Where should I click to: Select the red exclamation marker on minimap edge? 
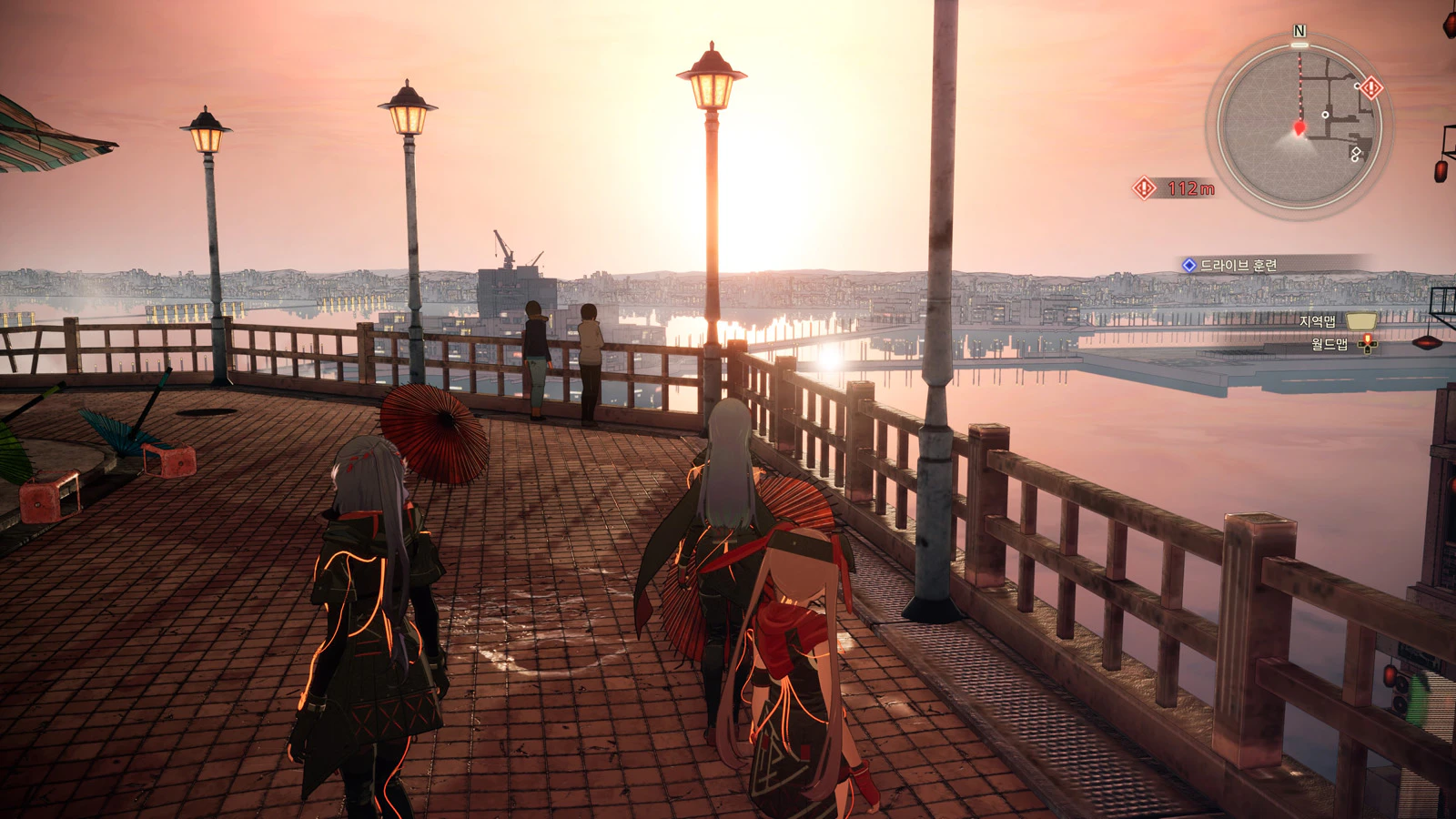[x=1371, y=87]
